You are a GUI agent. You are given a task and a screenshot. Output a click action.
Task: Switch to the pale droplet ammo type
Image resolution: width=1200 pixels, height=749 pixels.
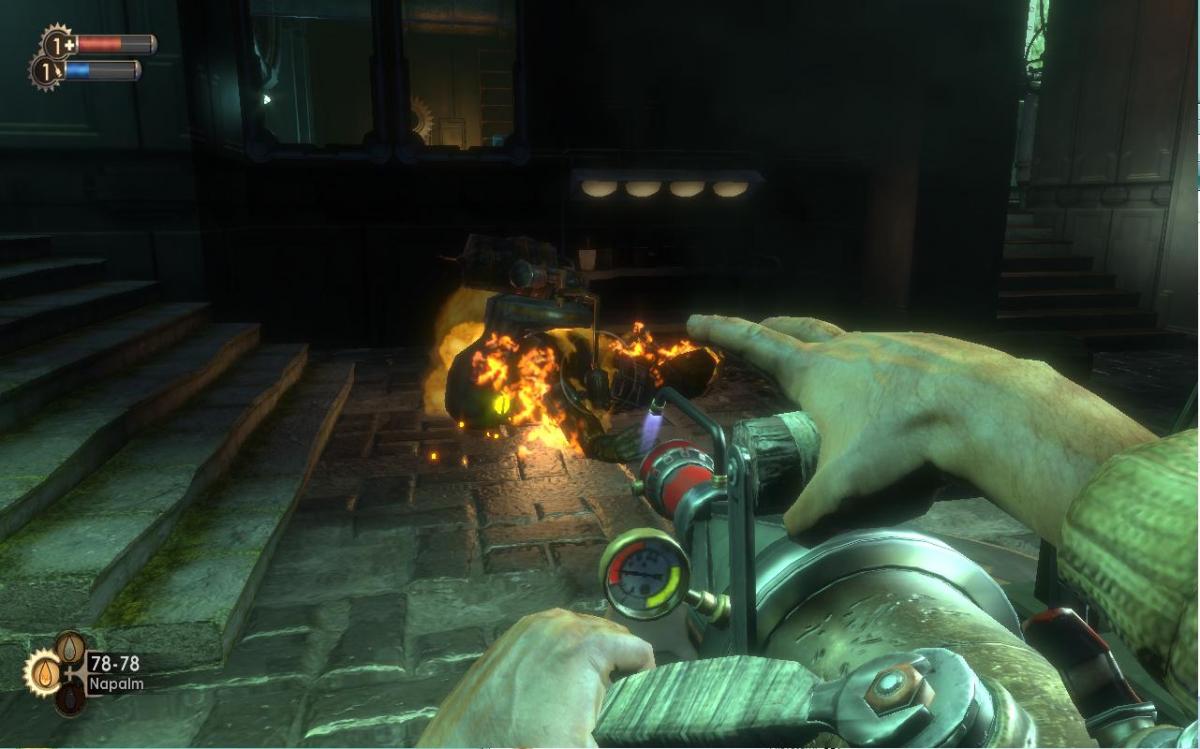point(69,647)
